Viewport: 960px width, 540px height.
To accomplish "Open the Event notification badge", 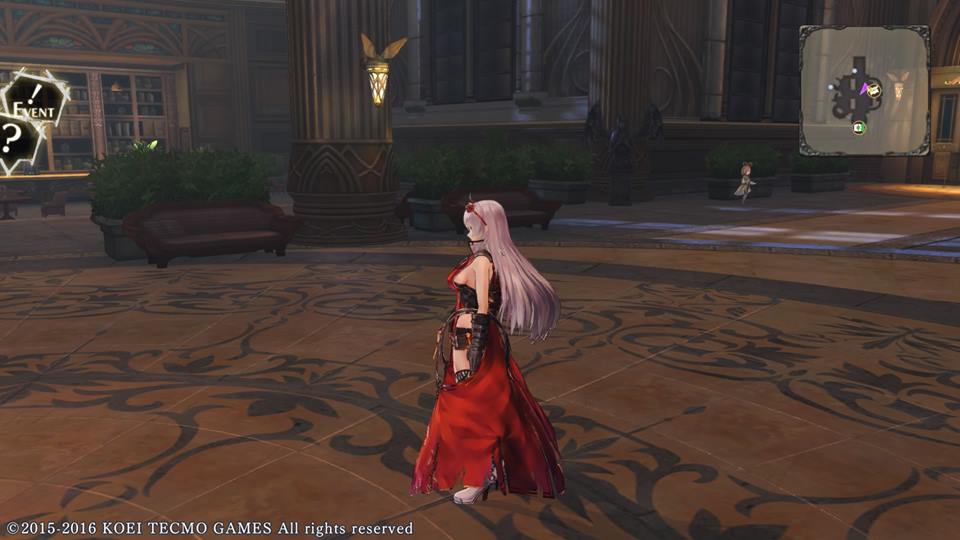I will pos(36,104).
